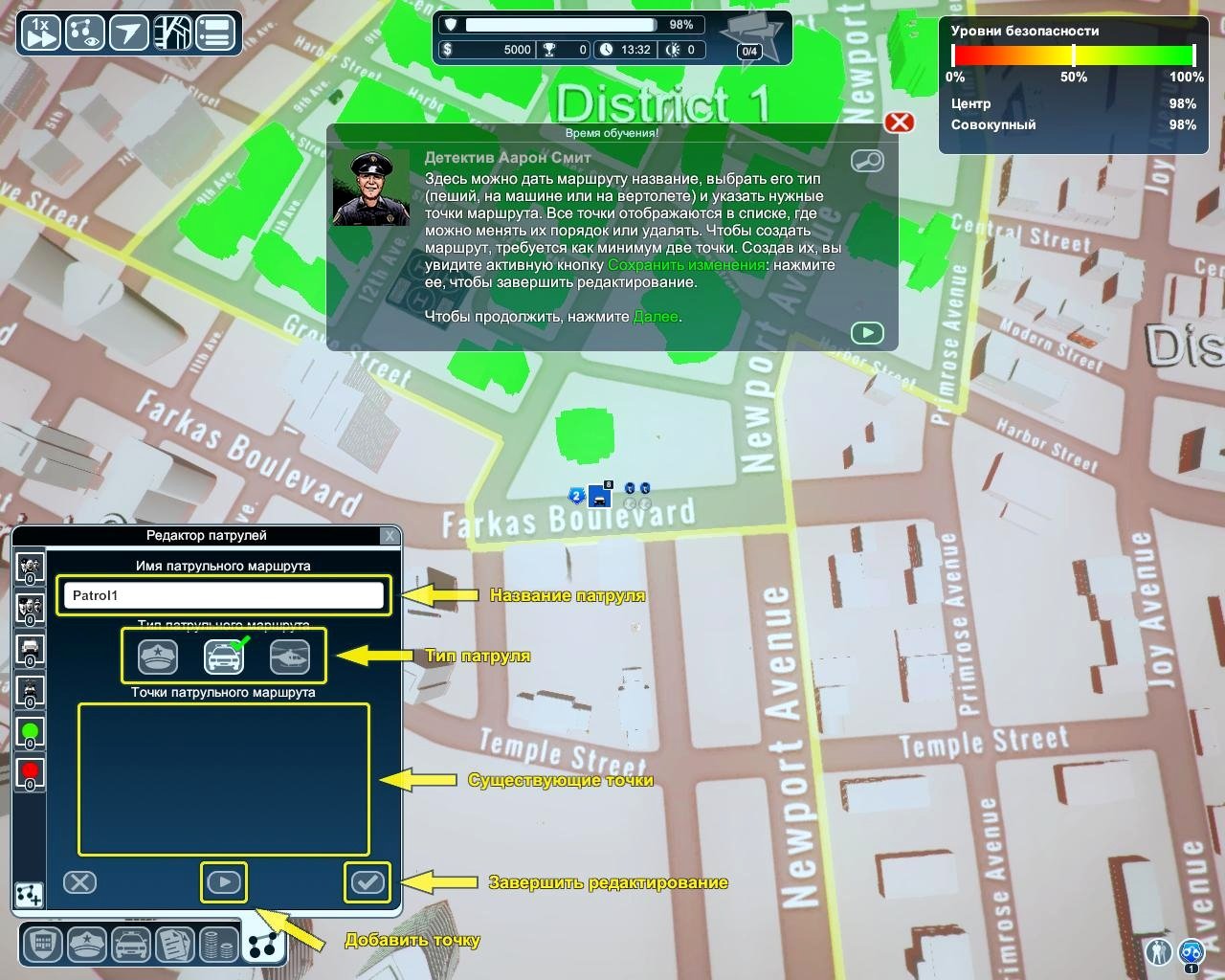1225x980 pixels.
Task: Click the security level gradient bar
Action: coord(1072,56)
